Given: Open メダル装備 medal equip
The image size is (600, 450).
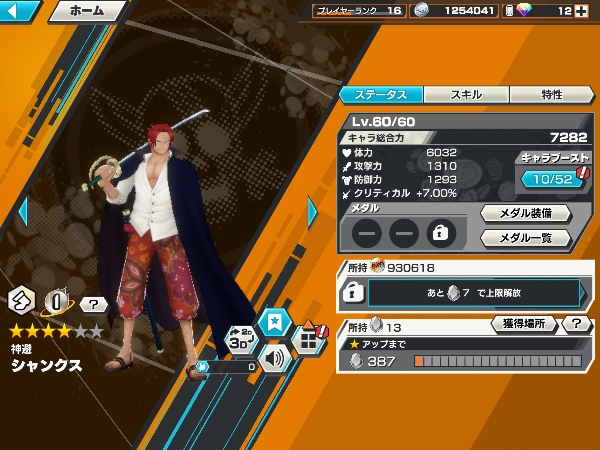Looking at the screenshot, I should click(525, 213).
